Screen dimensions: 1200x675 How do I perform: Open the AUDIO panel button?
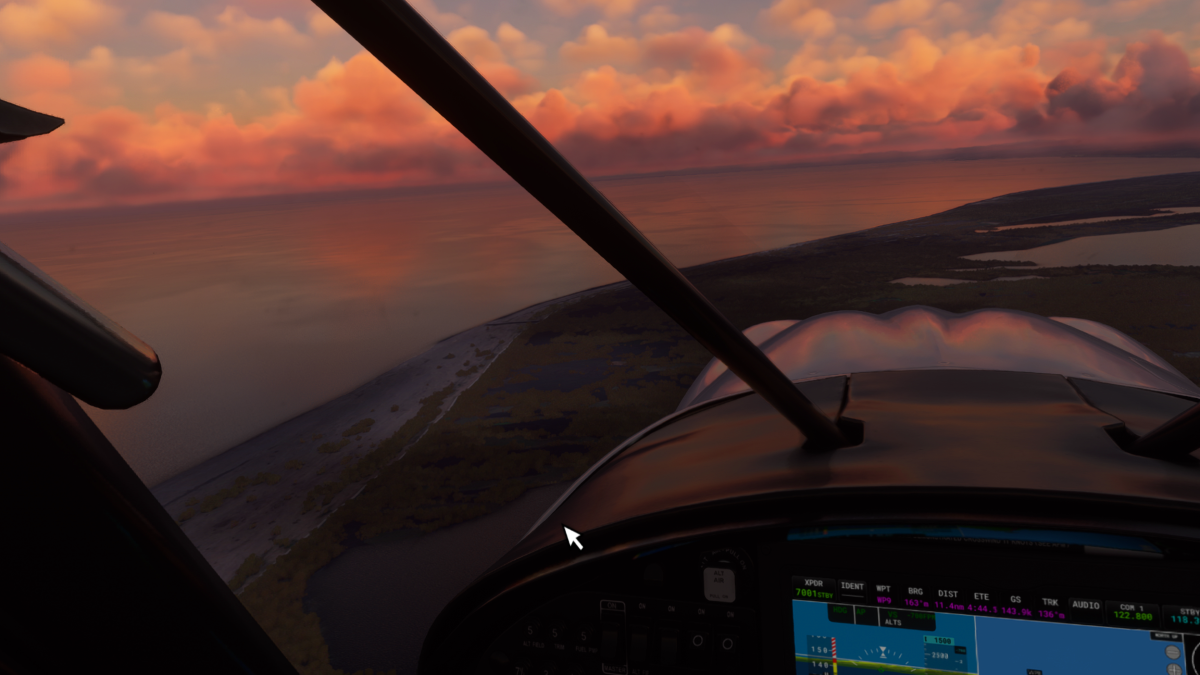[1085, 605]
